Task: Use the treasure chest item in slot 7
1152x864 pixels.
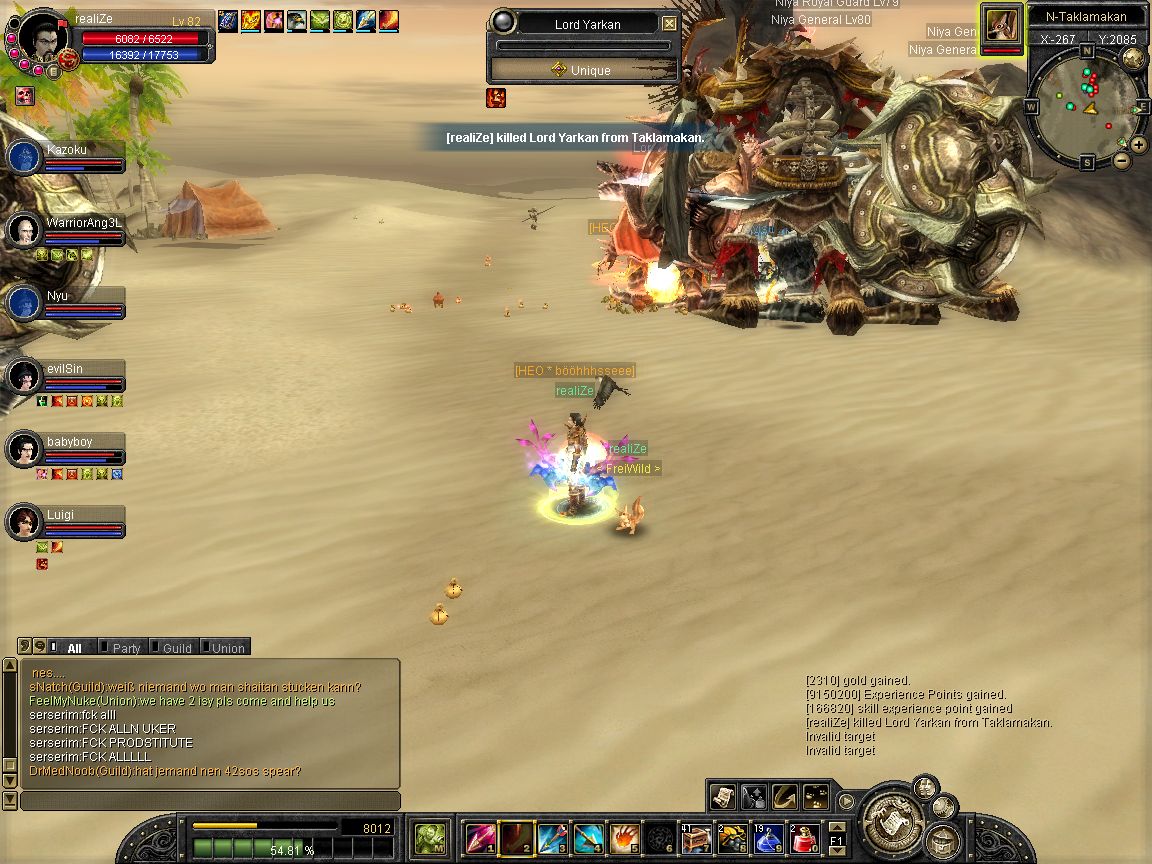Action: (x=696, y=838)
